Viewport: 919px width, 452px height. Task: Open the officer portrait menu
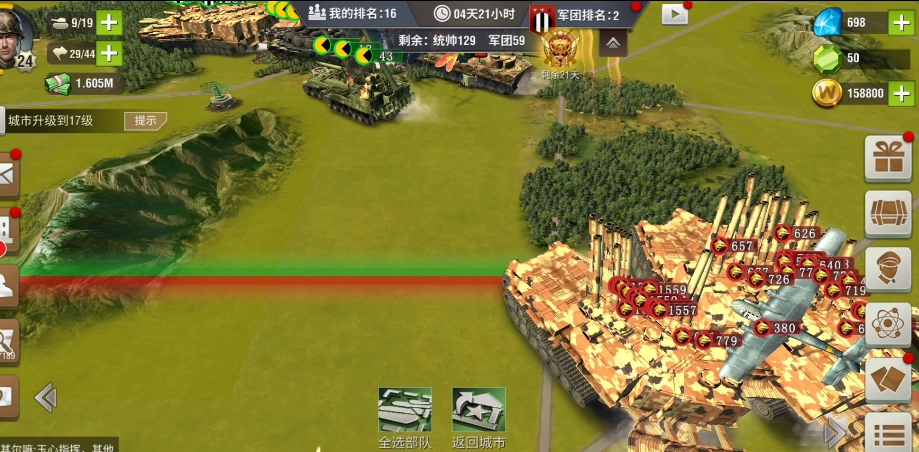pos(887,269)
